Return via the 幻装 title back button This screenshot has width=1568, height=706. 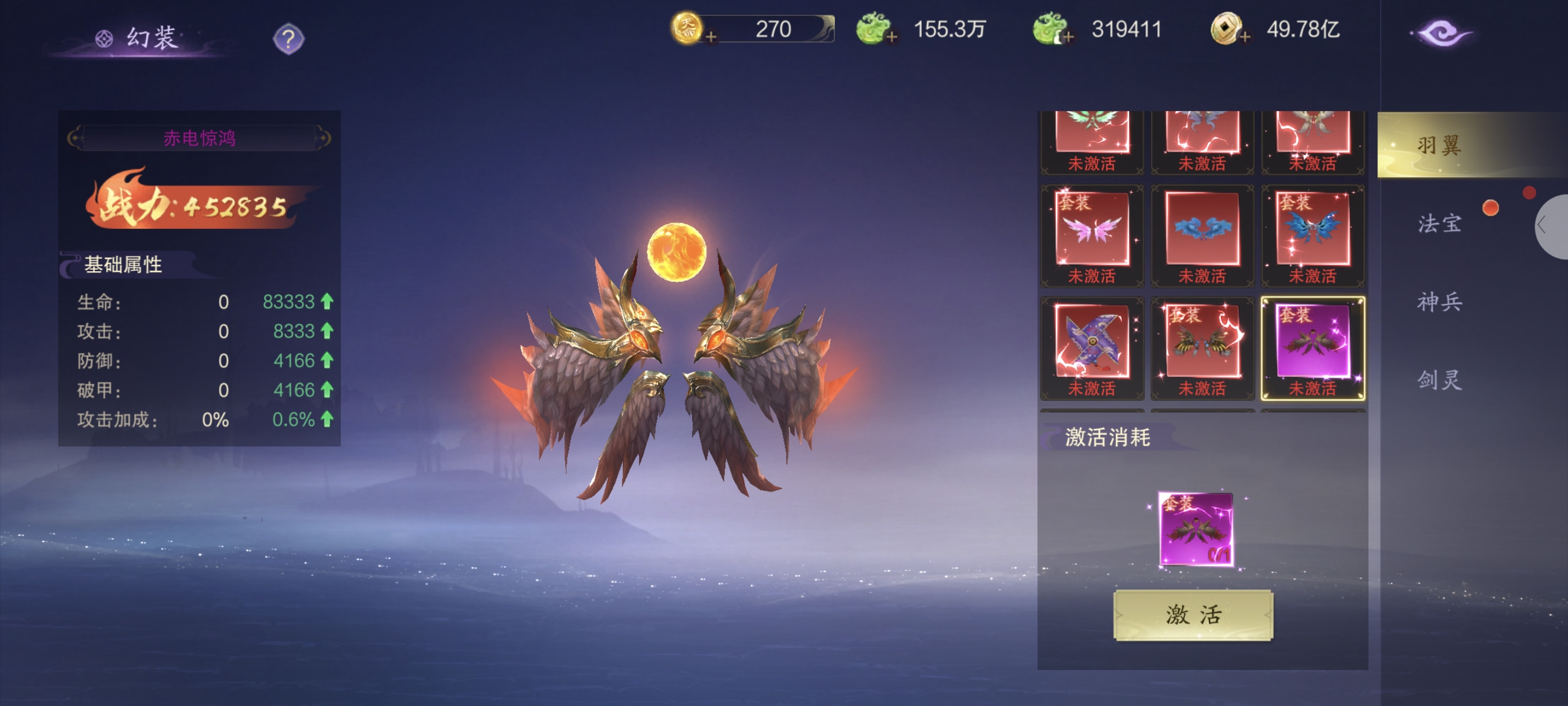coord(139,38)
